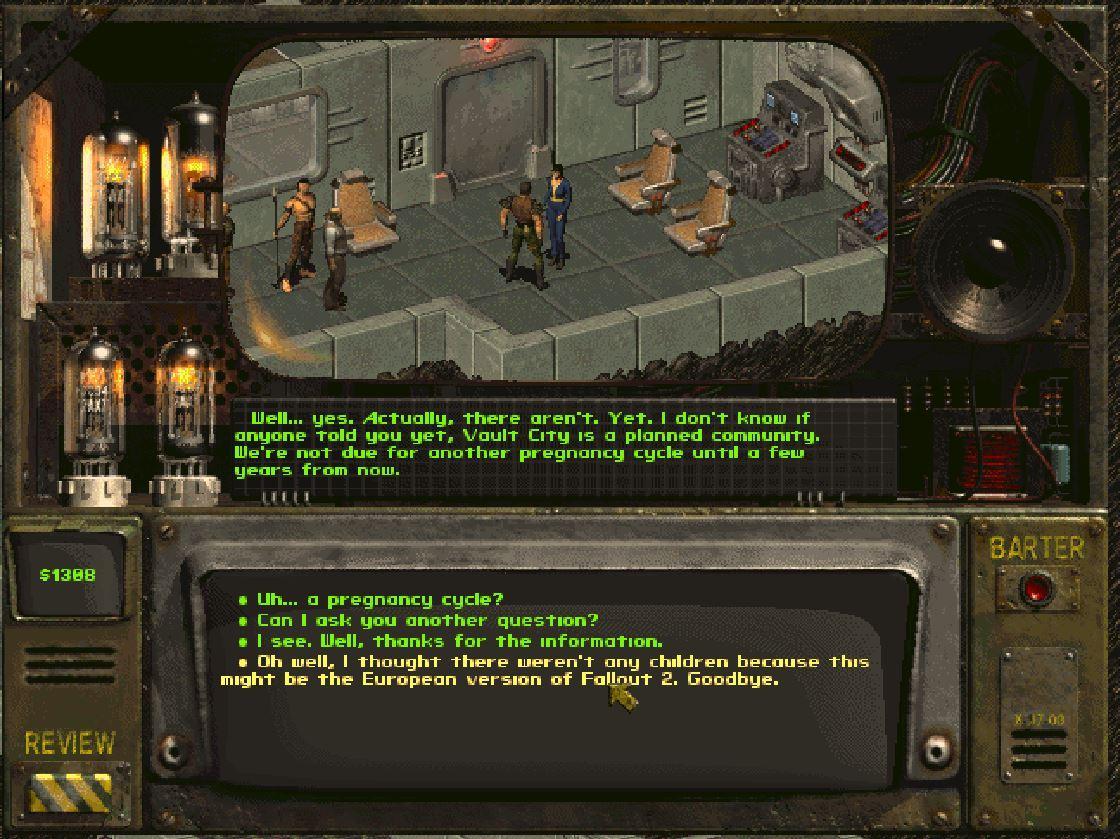Choose the "Uh... a pregnancy cycle?" reply
The image size is (1120, 839).
[380, 600]
